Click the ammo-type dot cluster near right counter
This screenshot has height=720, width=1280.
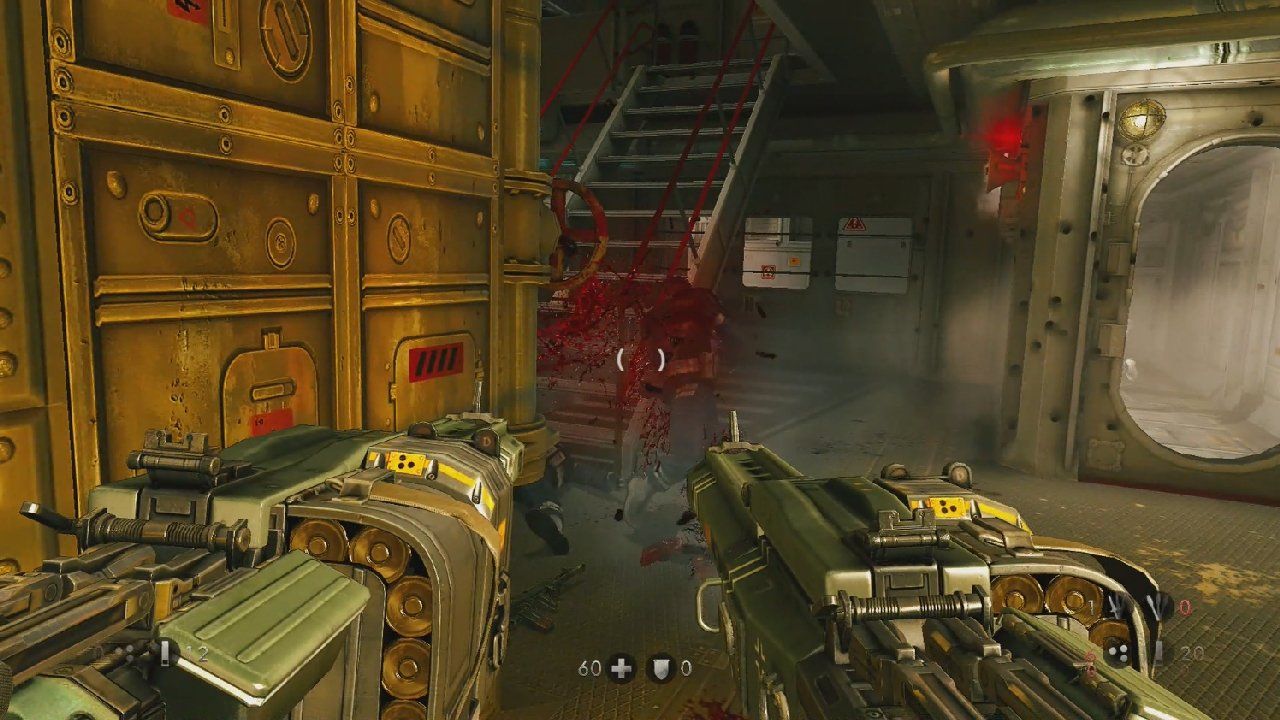click(1117, 653)
